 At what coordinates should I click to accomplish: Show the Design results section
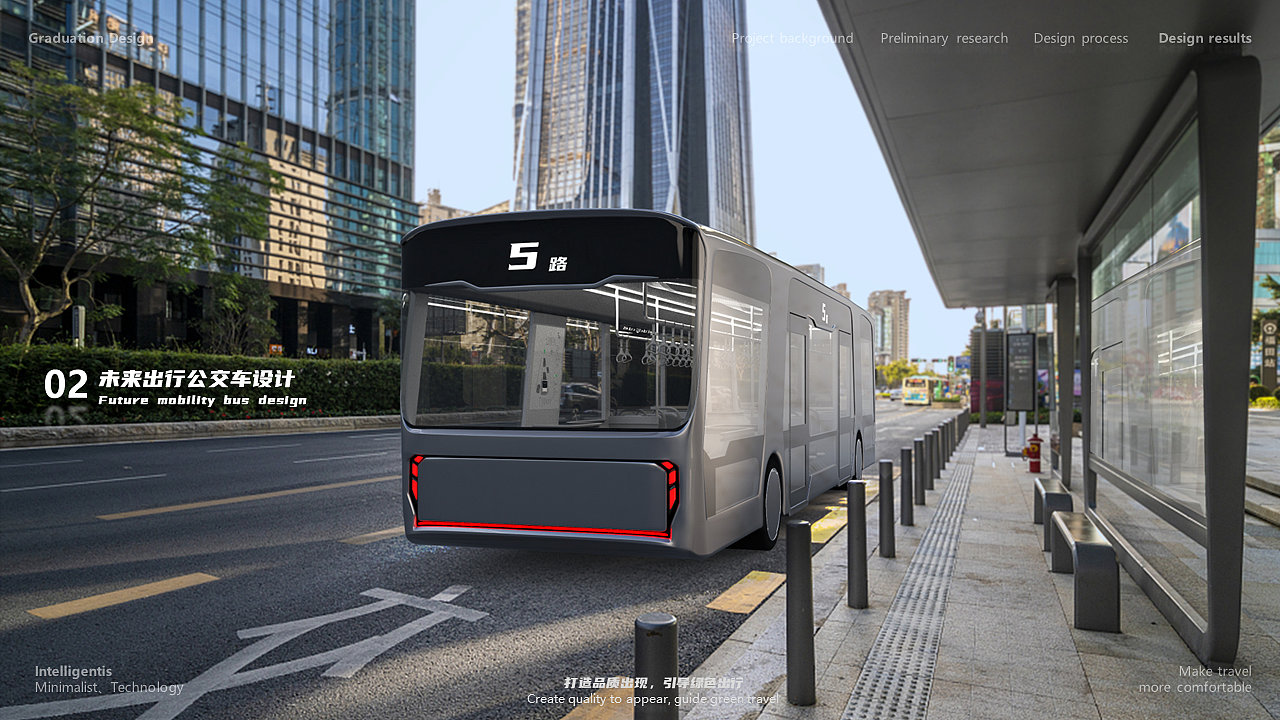click(x=1204, y=38)
